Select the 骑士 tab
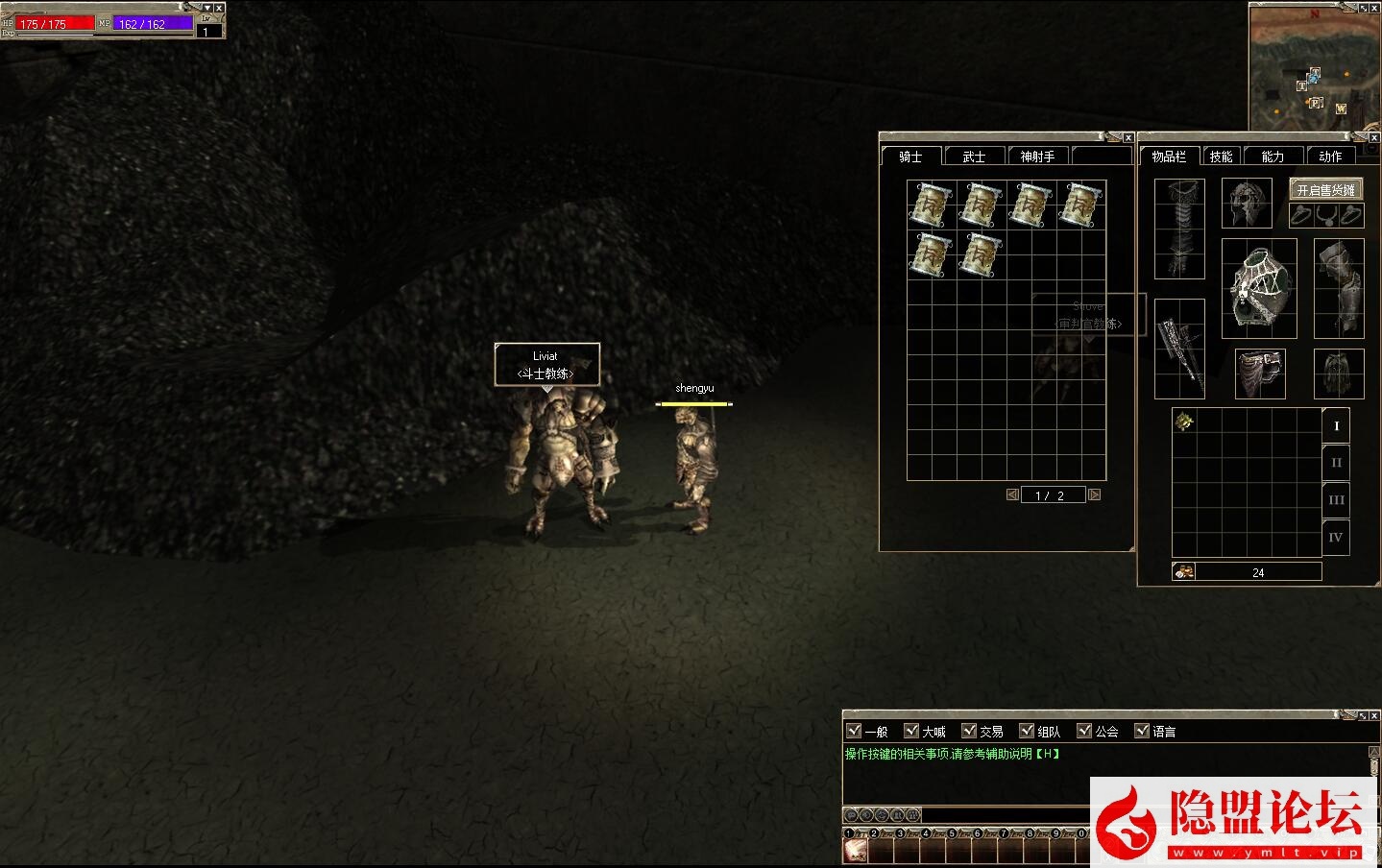The image size is (1382, 868). (x=910, y=157)
